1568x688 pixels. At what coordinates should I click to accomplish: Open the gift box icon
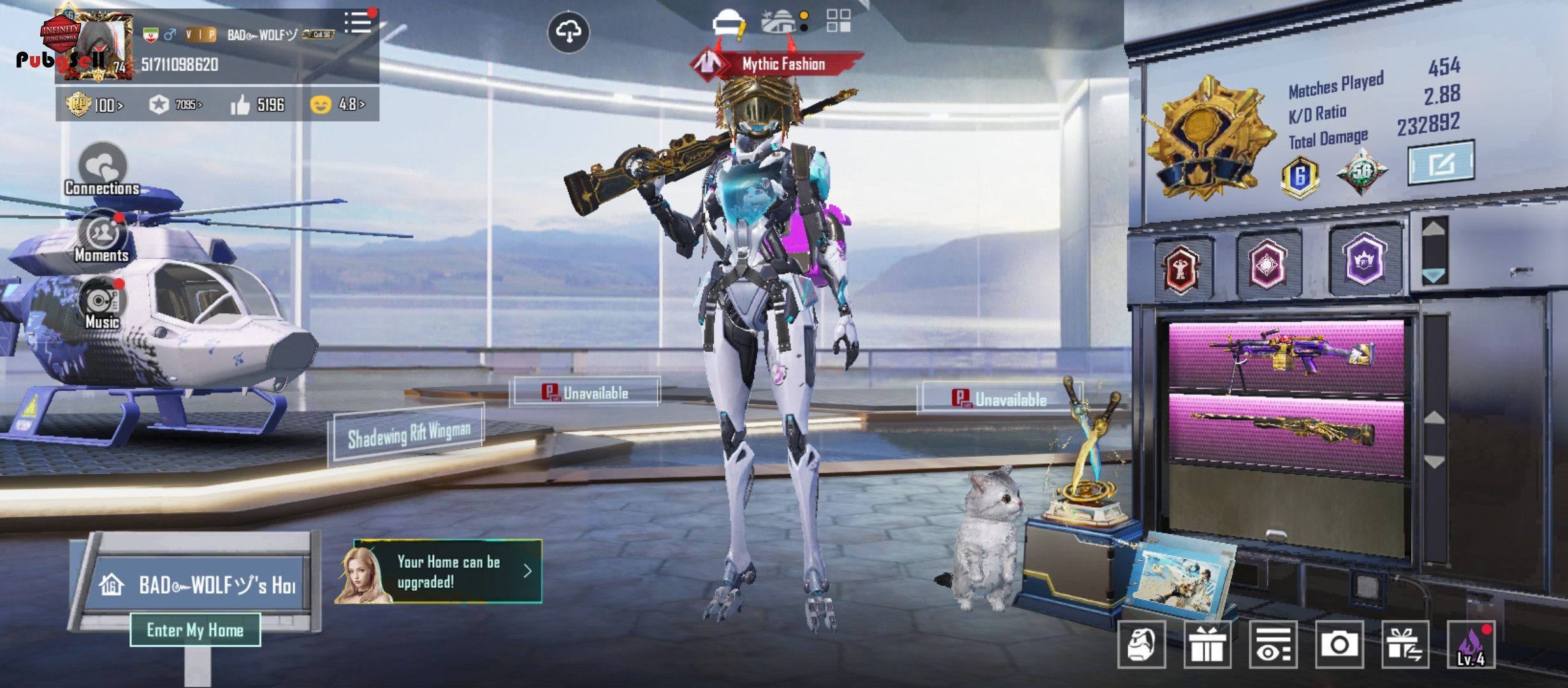pyautogui.click(x=1207, y=645)
